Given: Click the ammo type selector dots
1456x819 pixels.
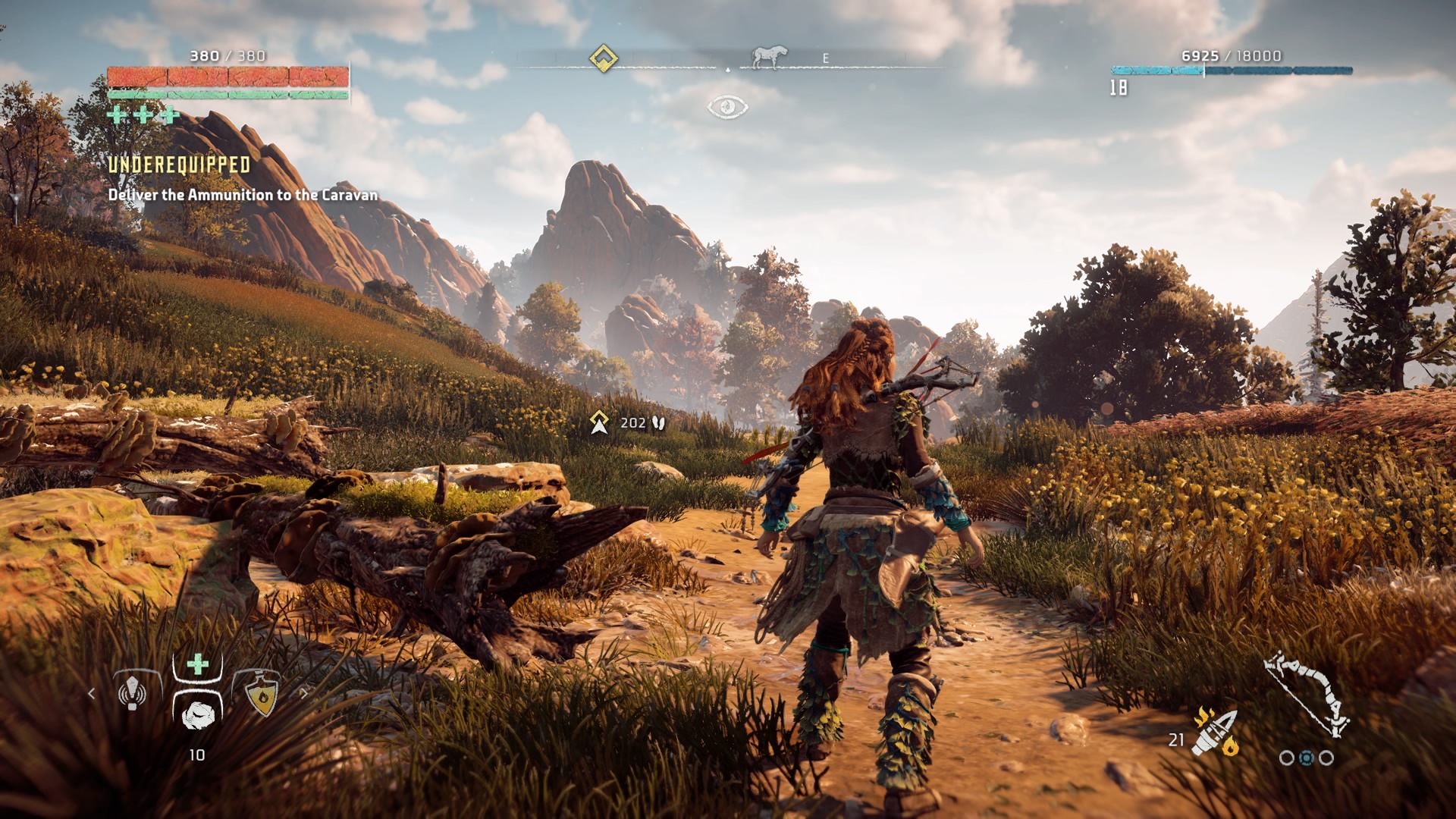Looking at the screenshot, I should pos(1306,758).
